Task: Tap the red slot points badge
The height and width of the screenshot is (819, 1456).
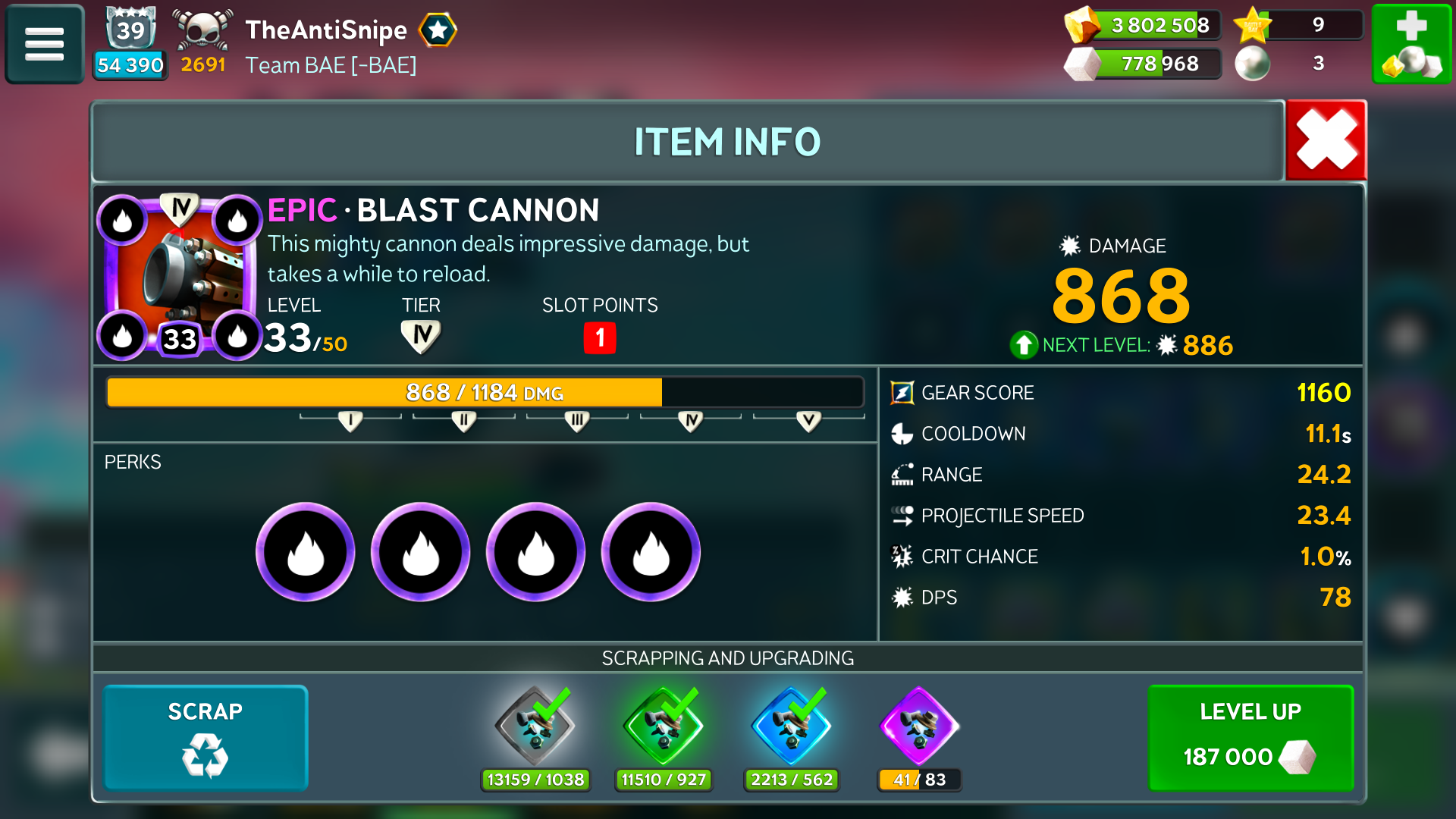Action: [600, 337]
